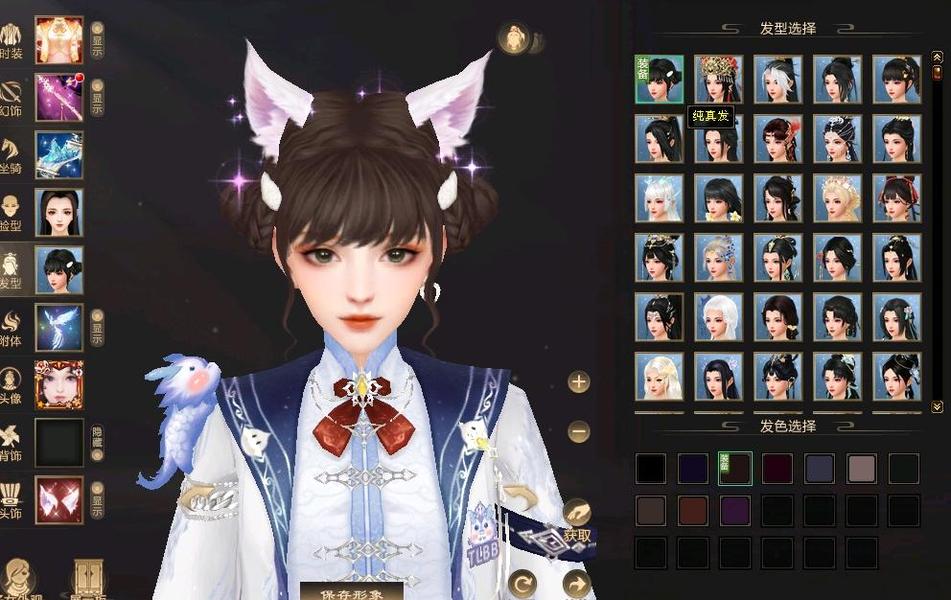Apply the light pinkish-beige hair color

[861, 468]
